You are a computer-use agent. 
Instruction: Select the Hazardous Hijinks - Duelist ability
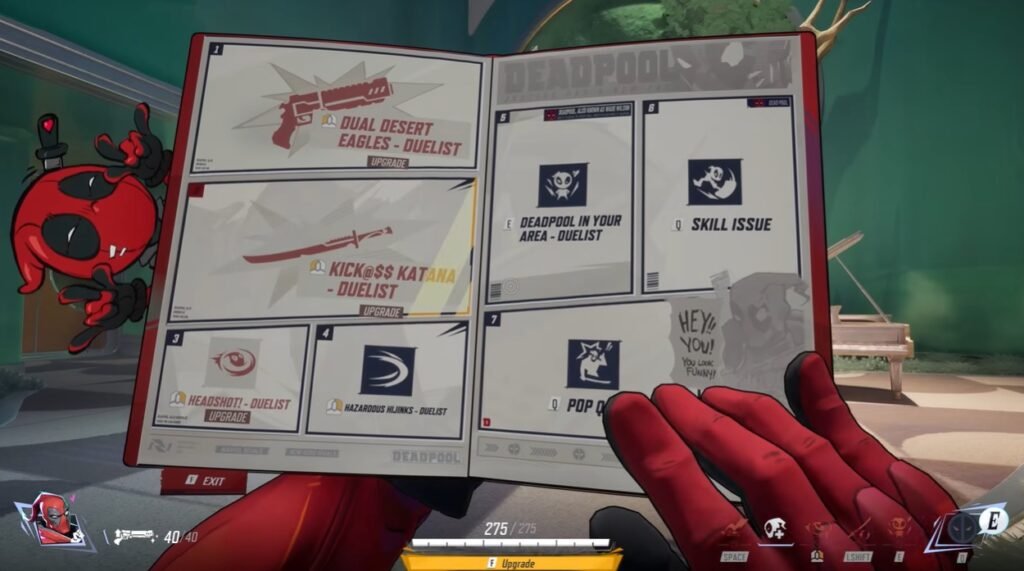click(388, 379)
